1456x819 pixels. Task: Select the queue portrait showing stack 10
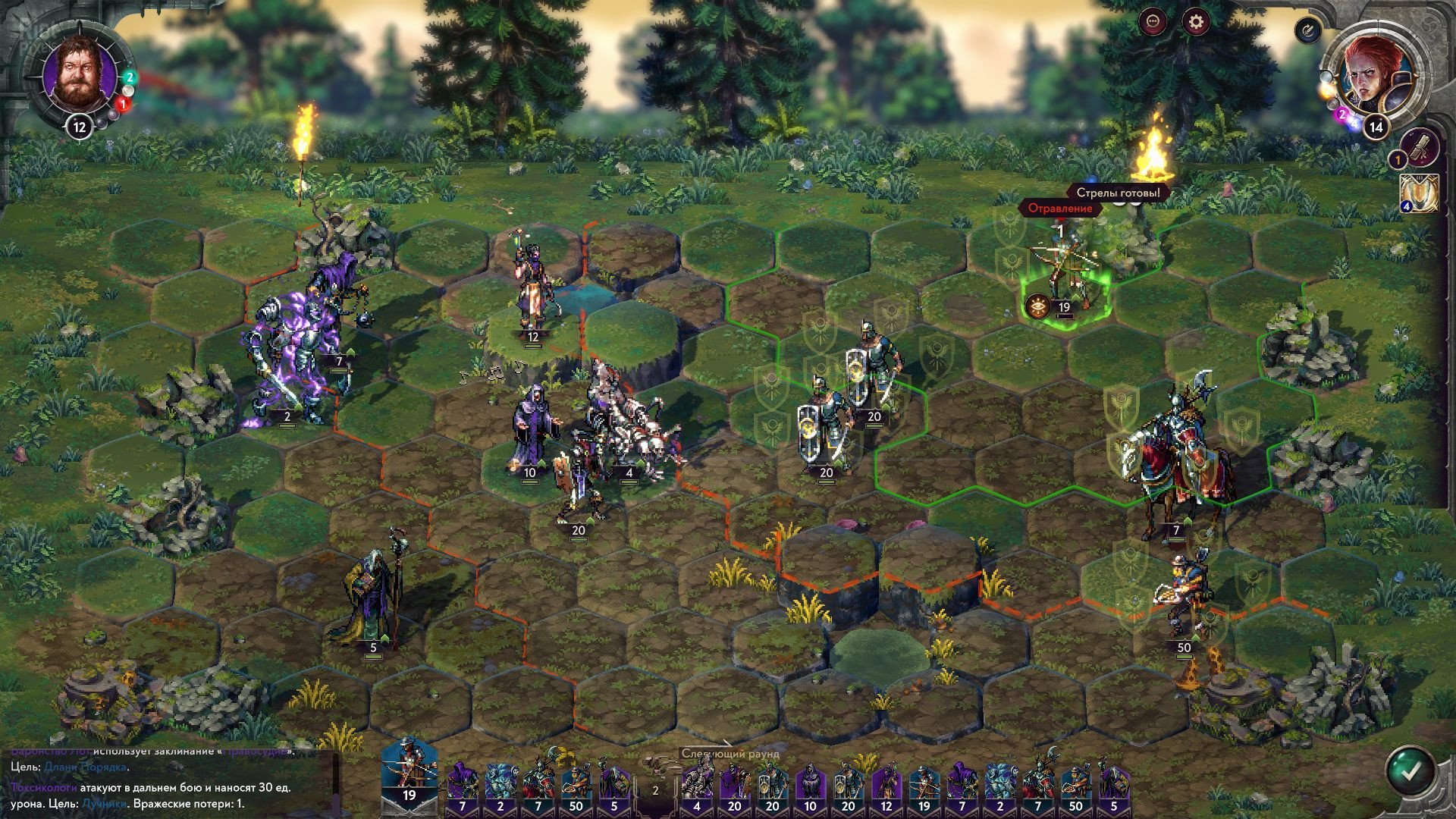click(x=811, y=787)
